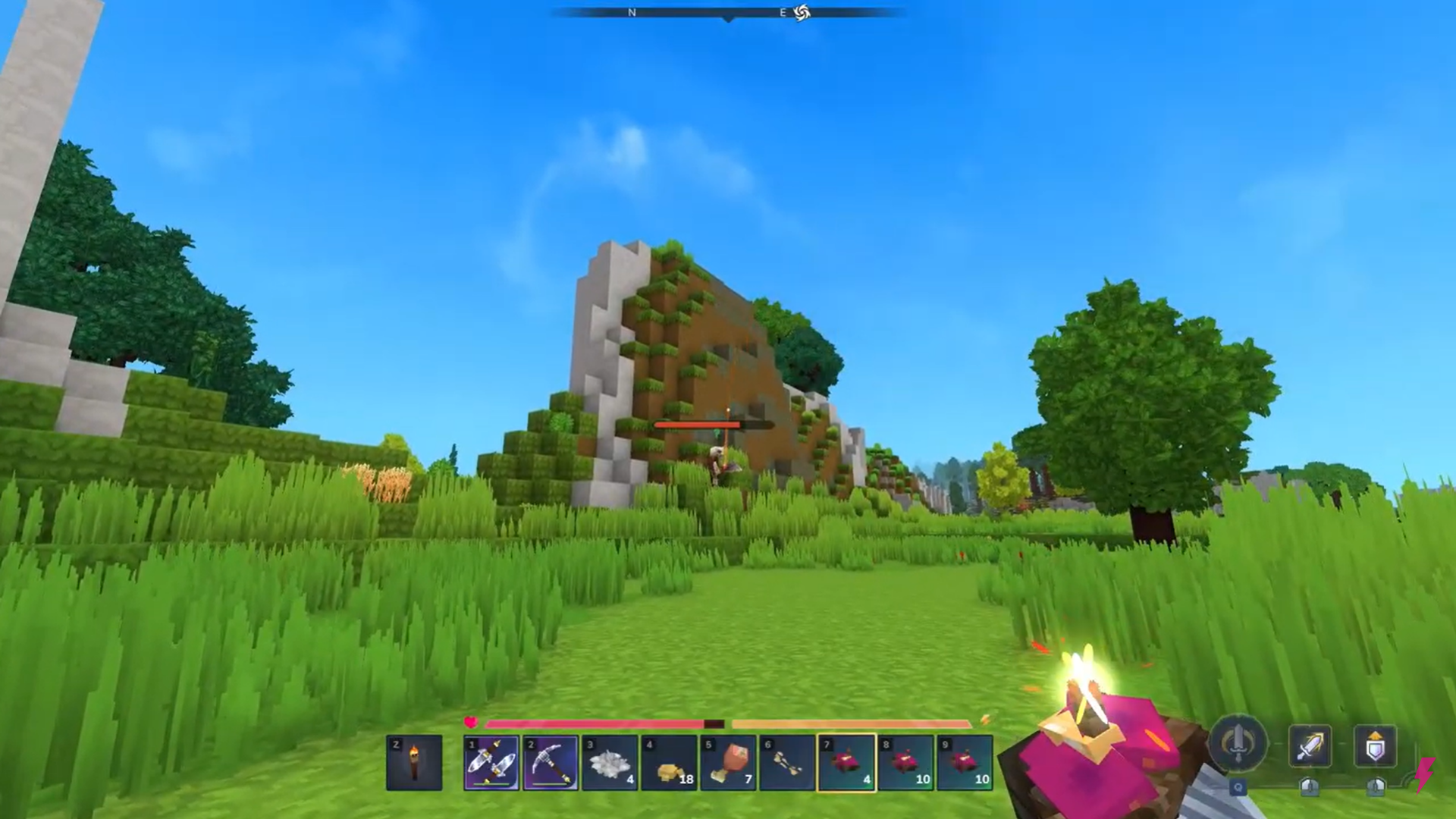Select the arrows in hotbar slot 6

[787, 762]
